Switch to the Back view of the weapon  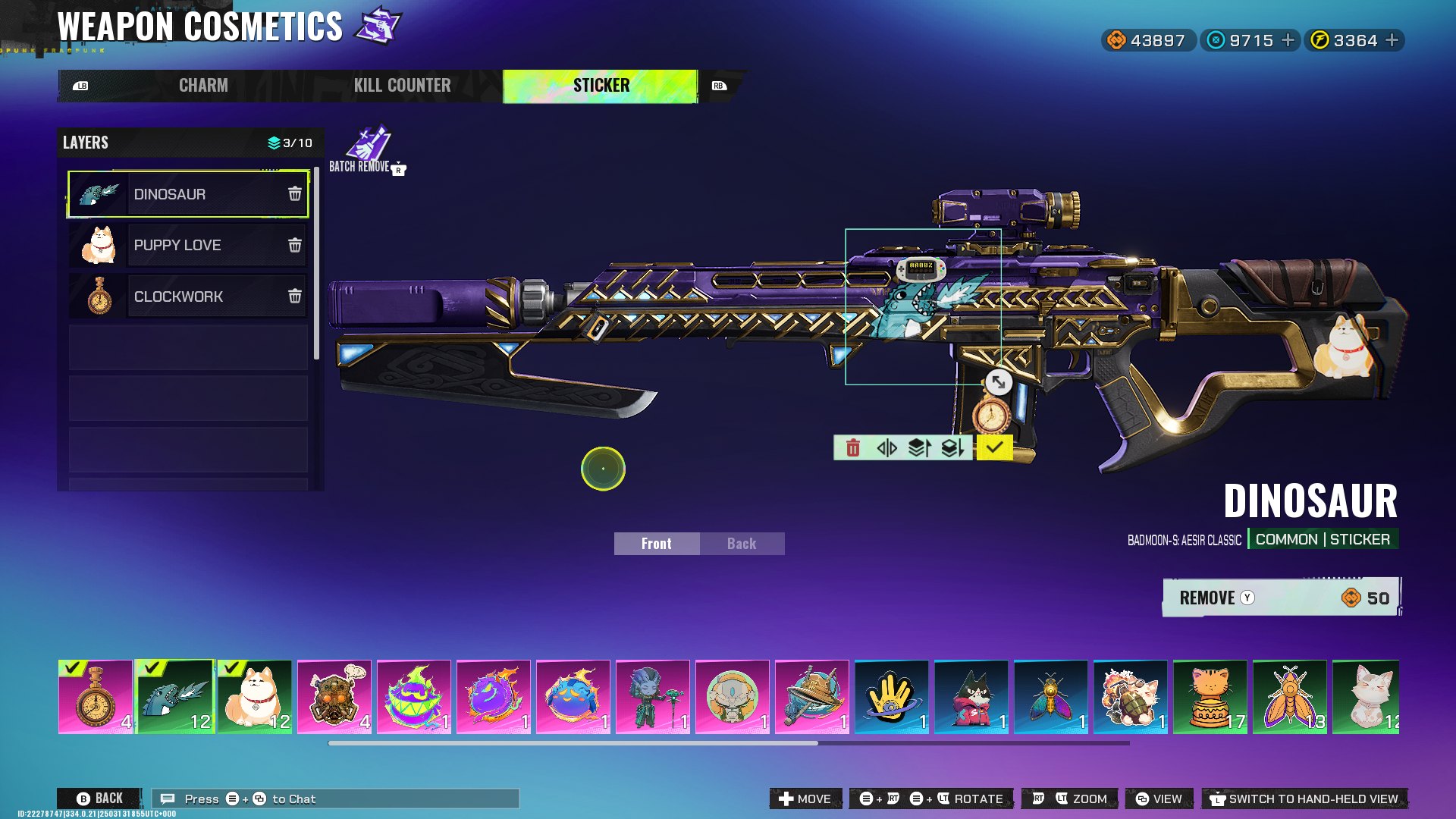click(x=740, y=543)
